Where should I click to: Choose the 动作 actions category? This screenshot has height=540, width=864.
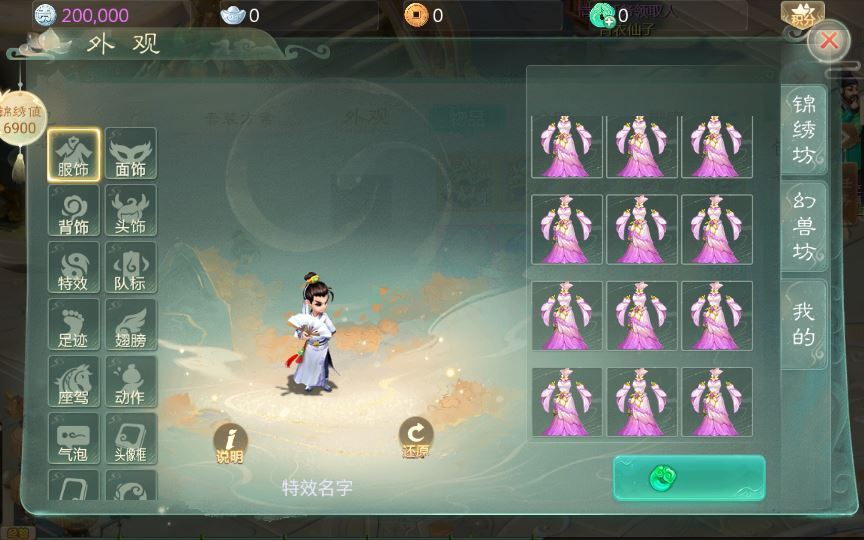pyautogui.click(x=131, y=381)
